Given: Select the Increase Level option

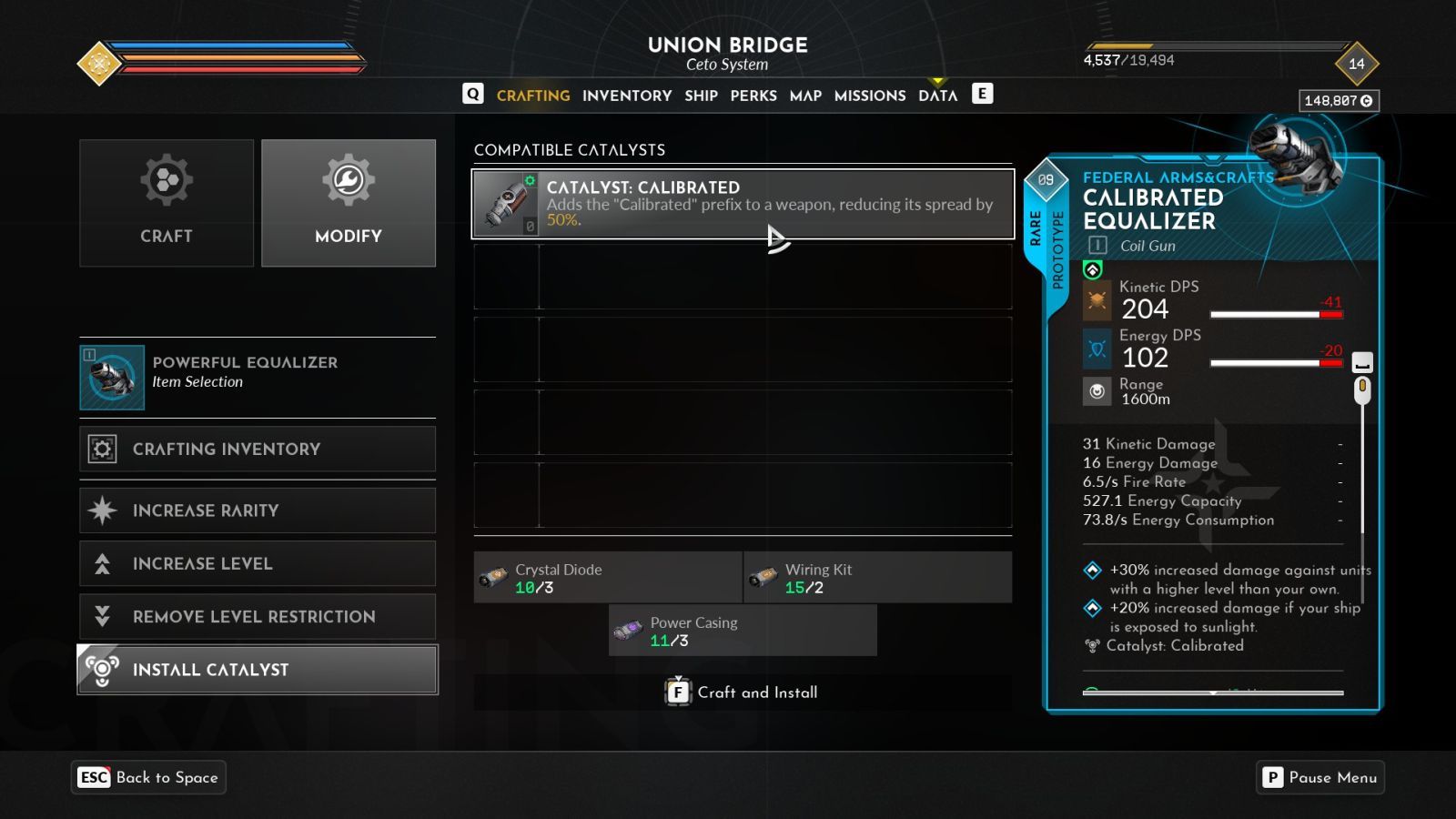Looking at the screenshot, I should point(258,563).
